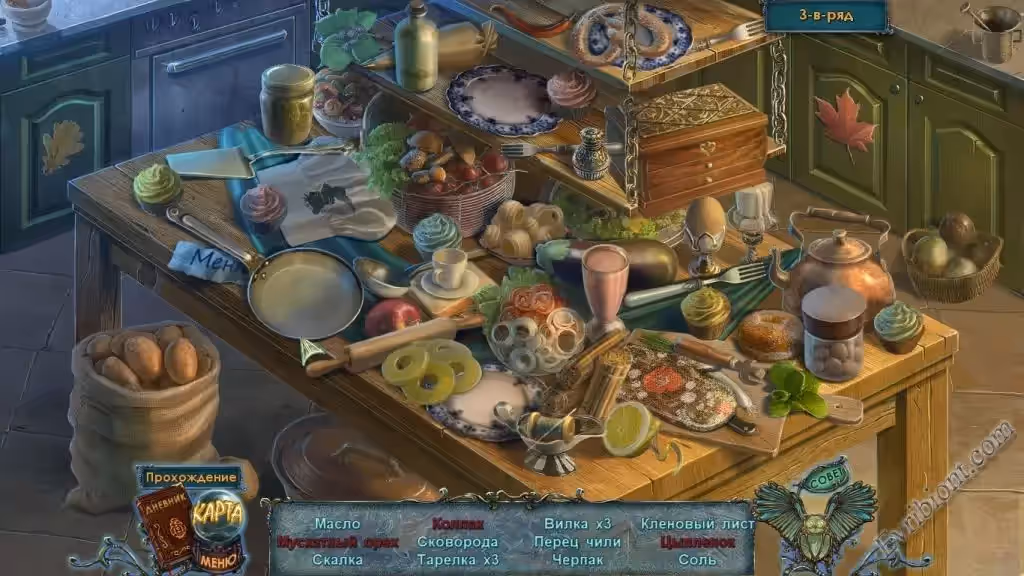The height and width of the screenshot is (576, 1024).
Task: Select Скалка in the item list
Action: coord(337,560)
